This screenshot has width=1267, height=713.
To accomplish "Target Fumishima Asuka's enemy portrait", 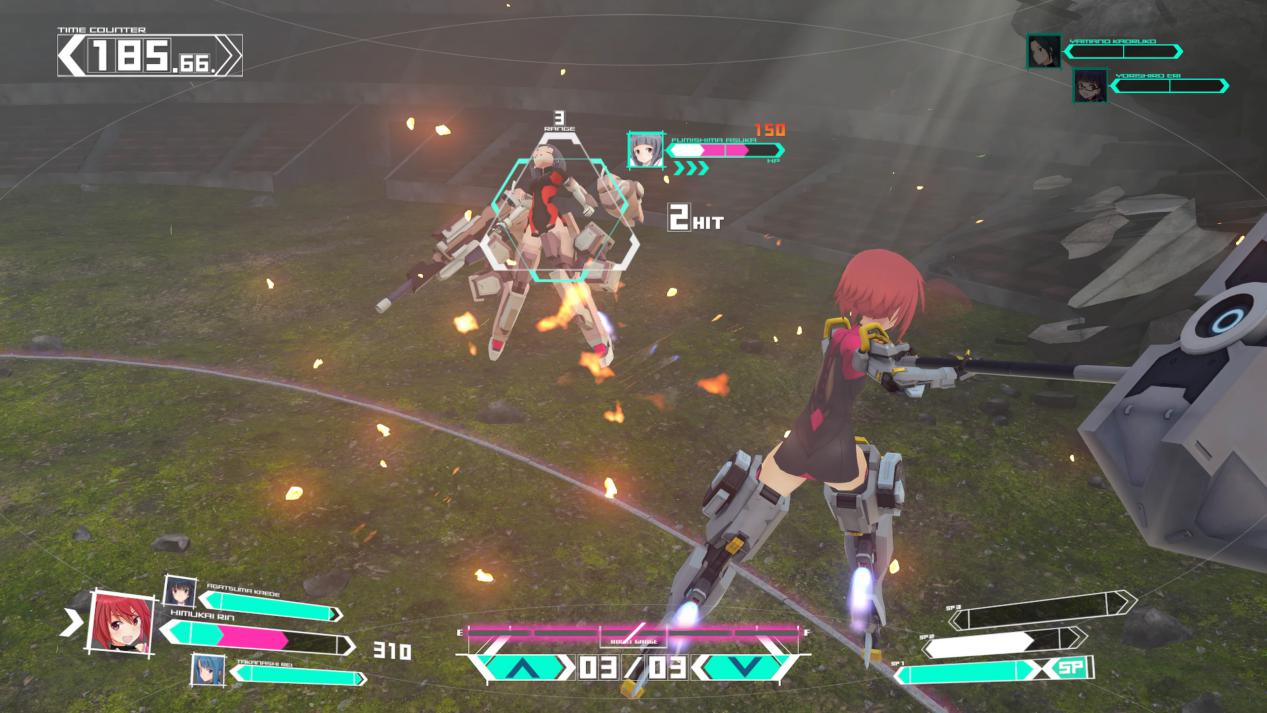I will (x=645, y=150).
